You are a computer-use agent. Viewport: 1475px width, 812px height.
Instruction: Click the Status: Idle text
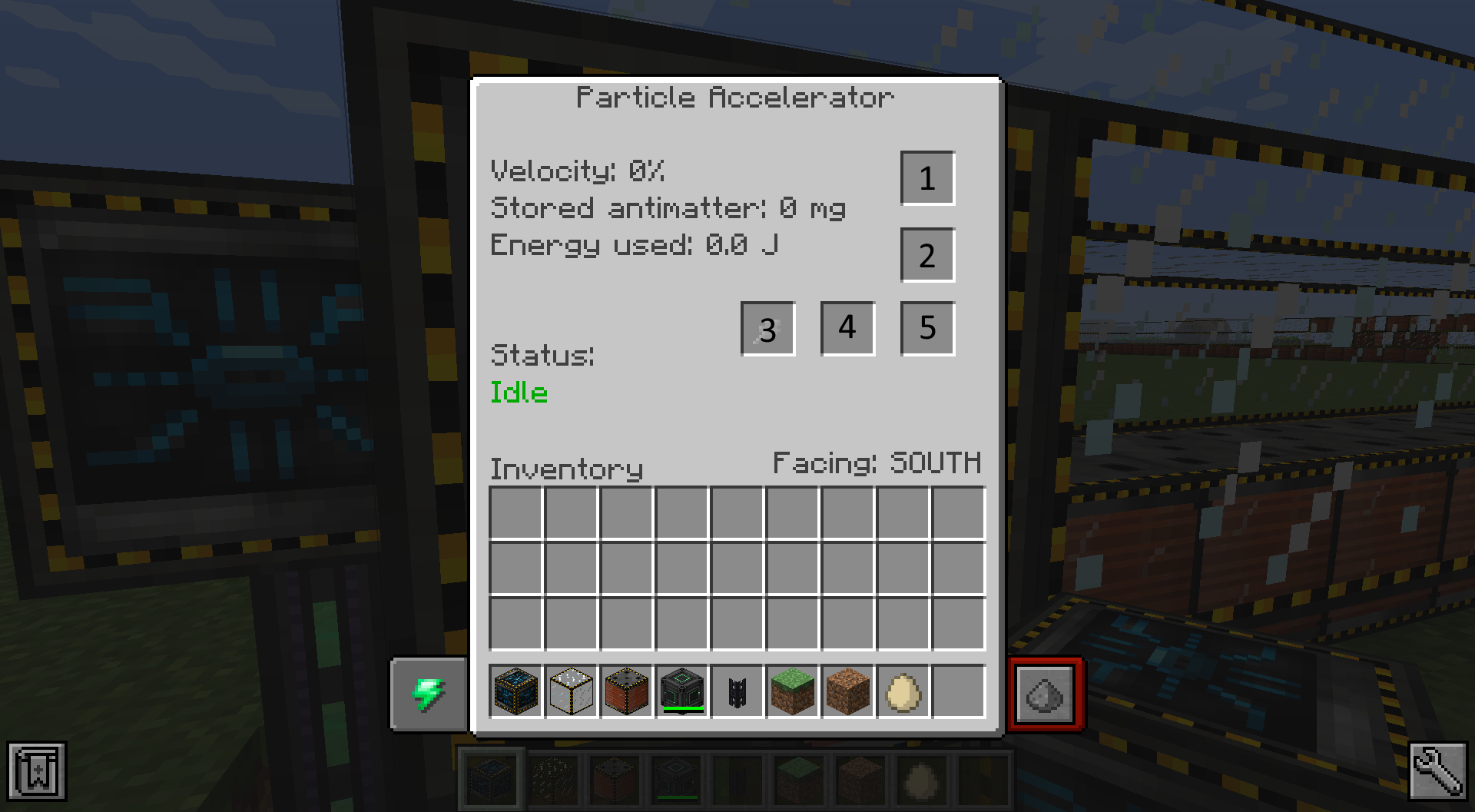click(x=519, y=393)
